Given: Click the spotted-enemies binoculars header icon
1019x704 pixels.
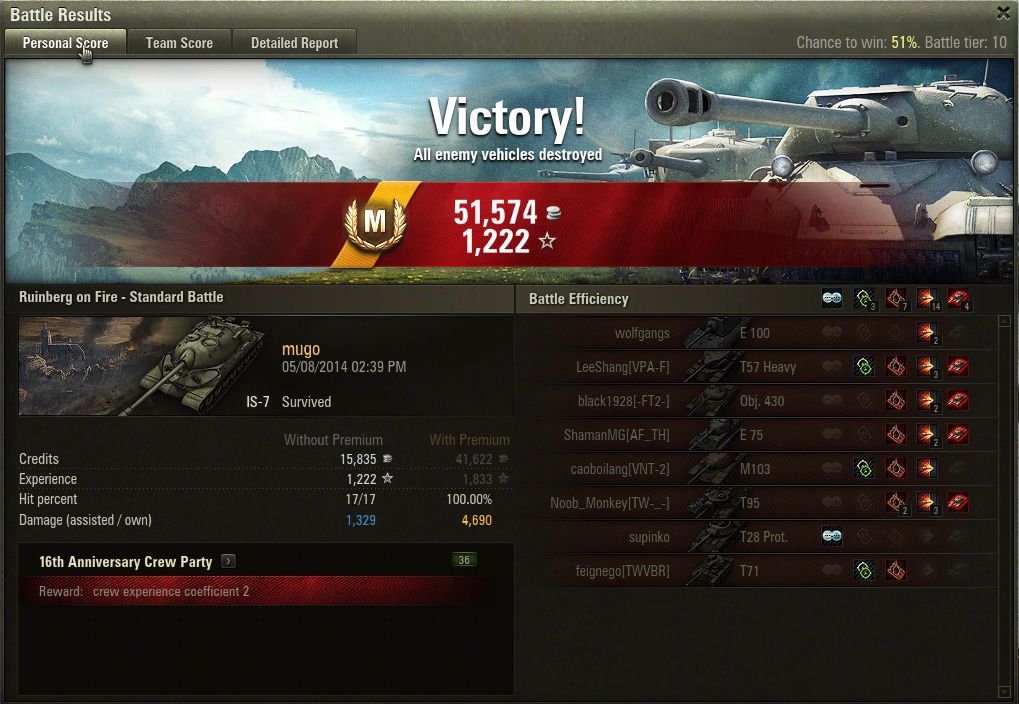Looking at the screenshot, I should (831, 299).
